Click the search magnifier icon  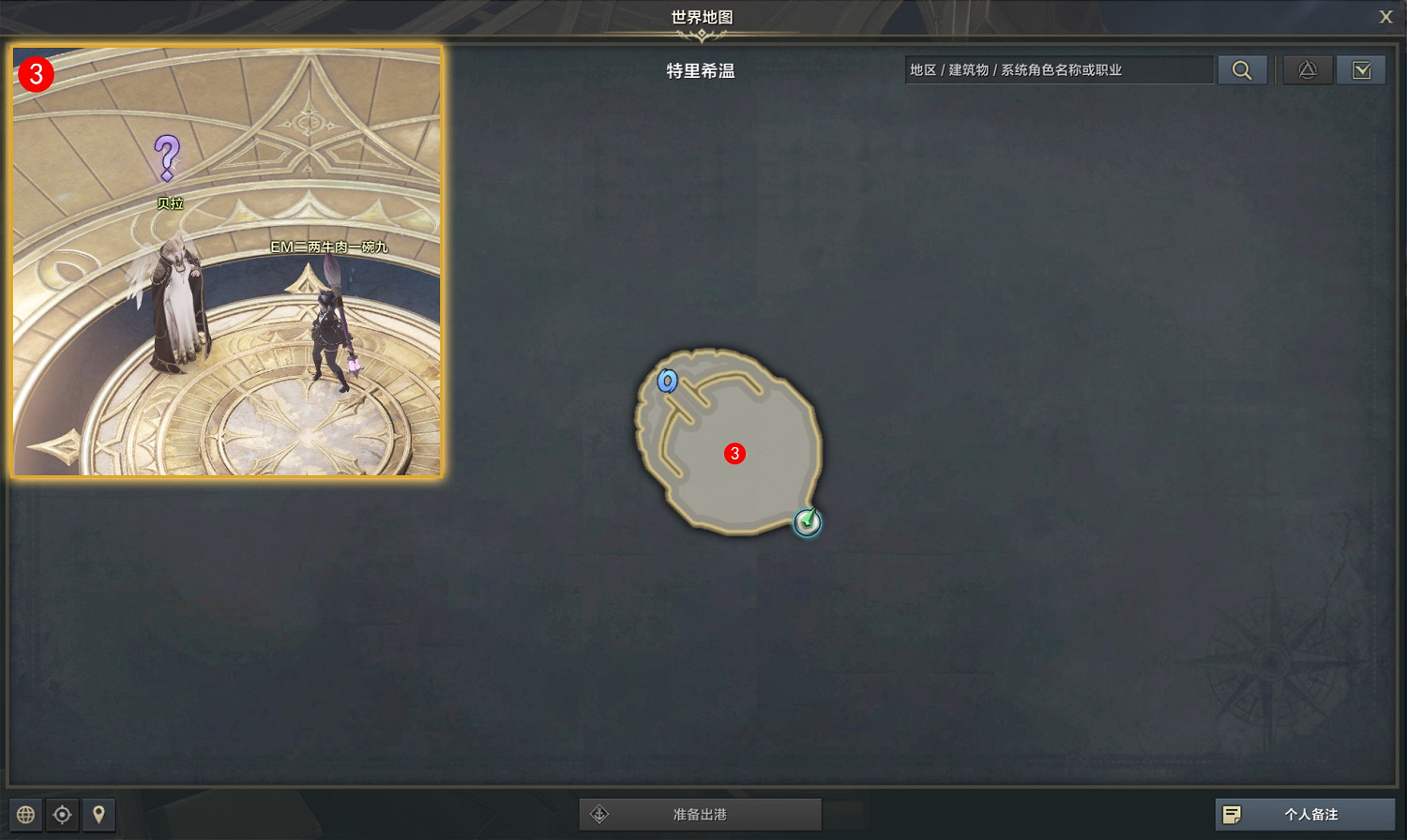click(1243, 69)
